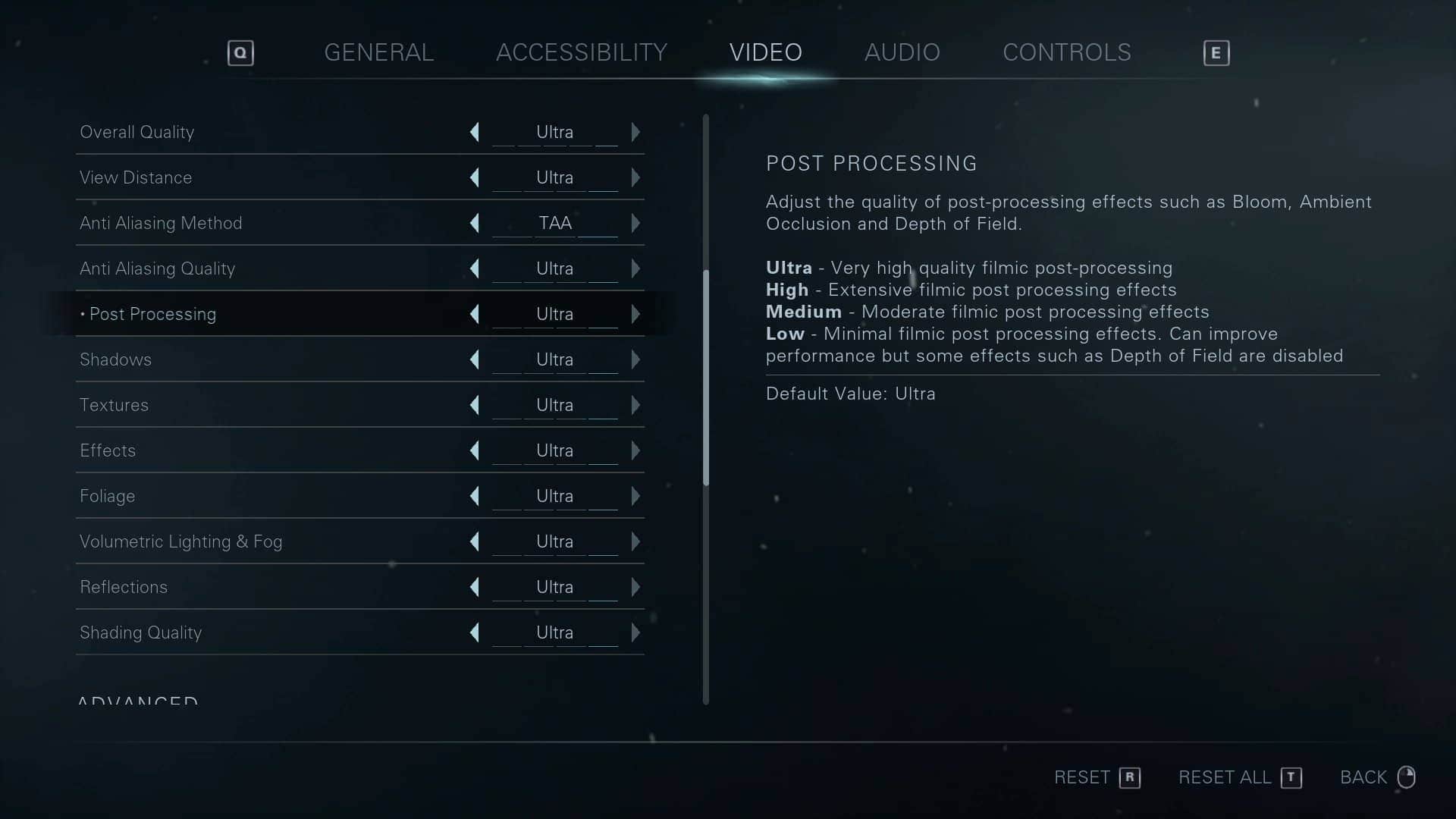
Task: Click the settings list scrollbar
Action: tap(706, 379)
